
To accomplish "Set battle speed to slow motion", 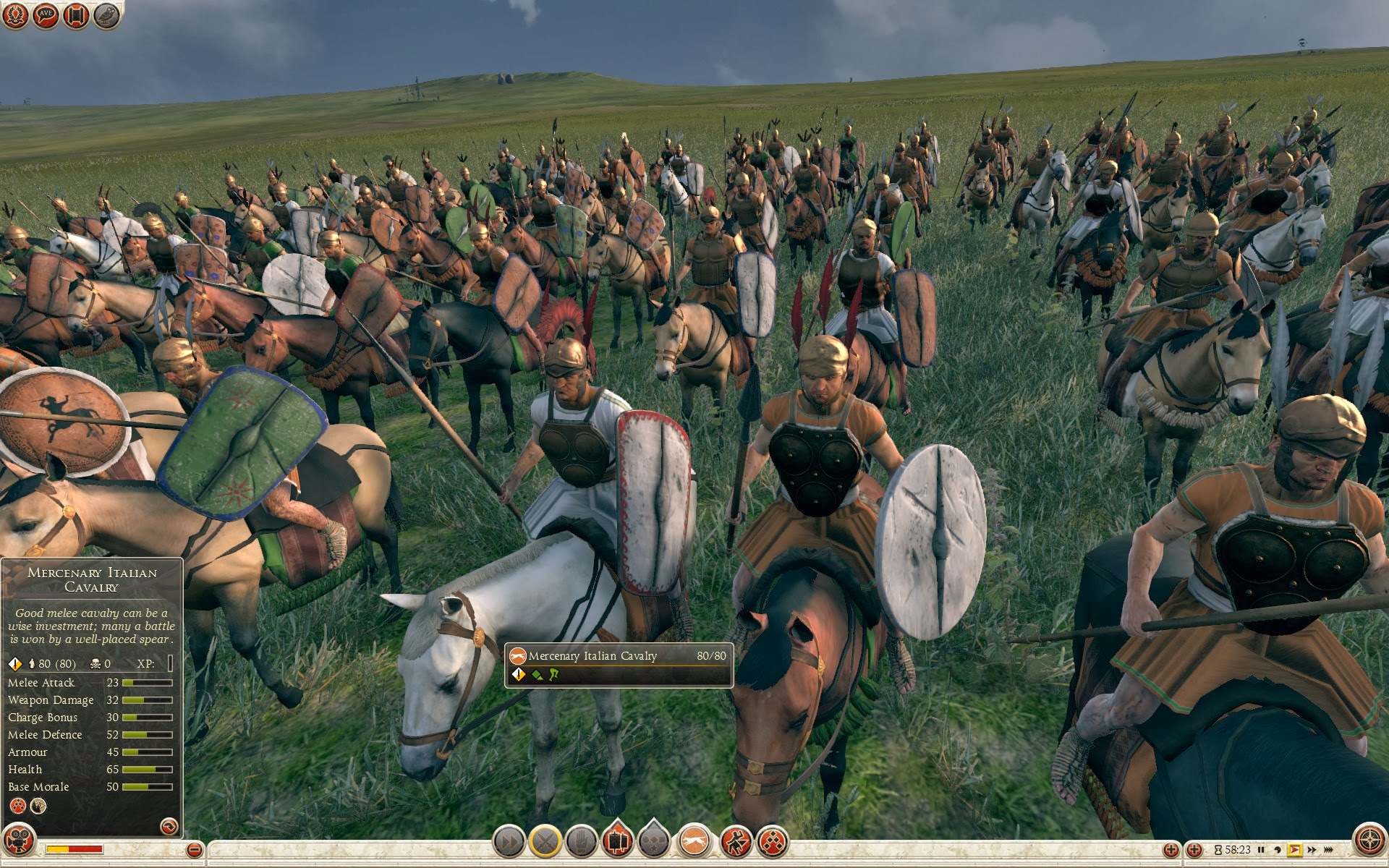I will coord(1278,850).
